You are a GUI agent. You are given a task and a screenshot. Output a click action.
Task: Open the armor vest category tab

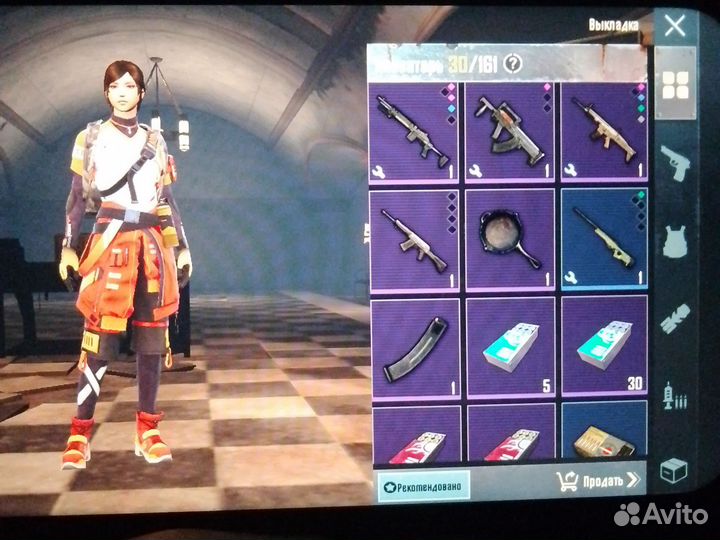click(675, 240)
